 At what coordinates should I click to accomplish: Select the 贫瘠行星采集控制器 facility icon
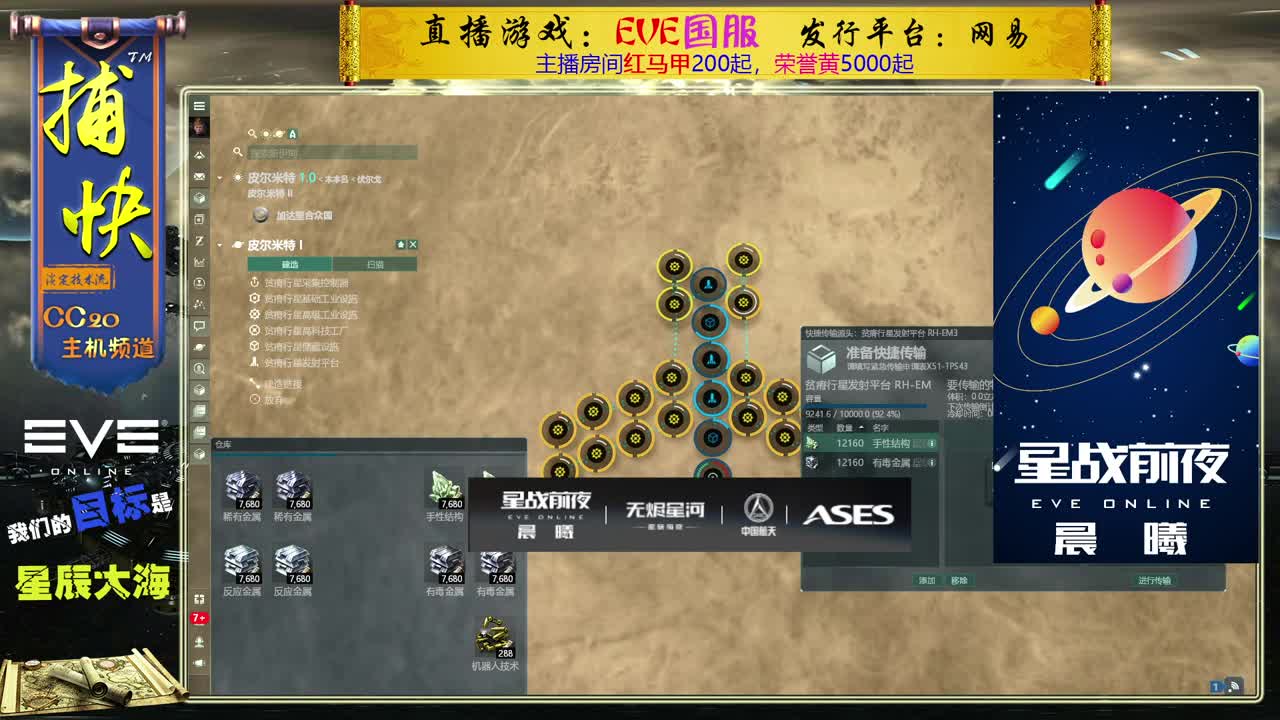pos(256,282)
